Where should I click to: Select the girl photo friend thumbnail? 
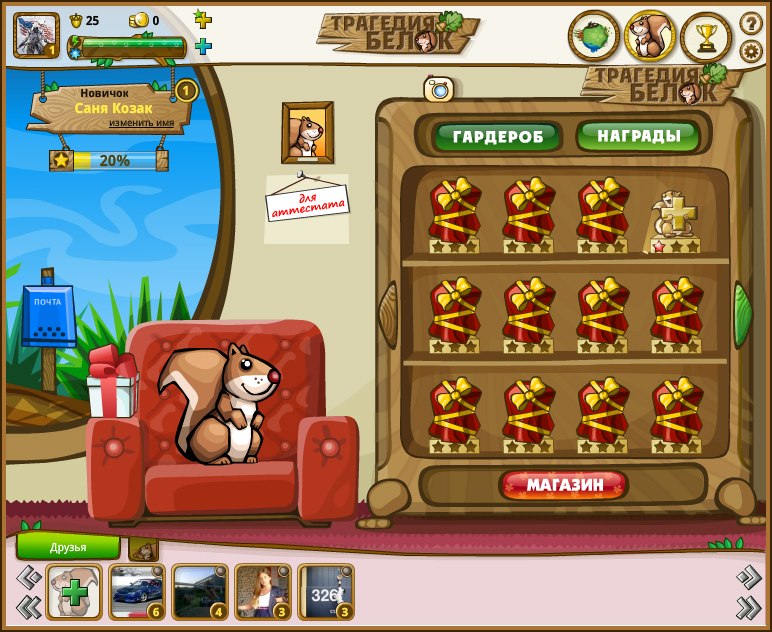(262, 591)
